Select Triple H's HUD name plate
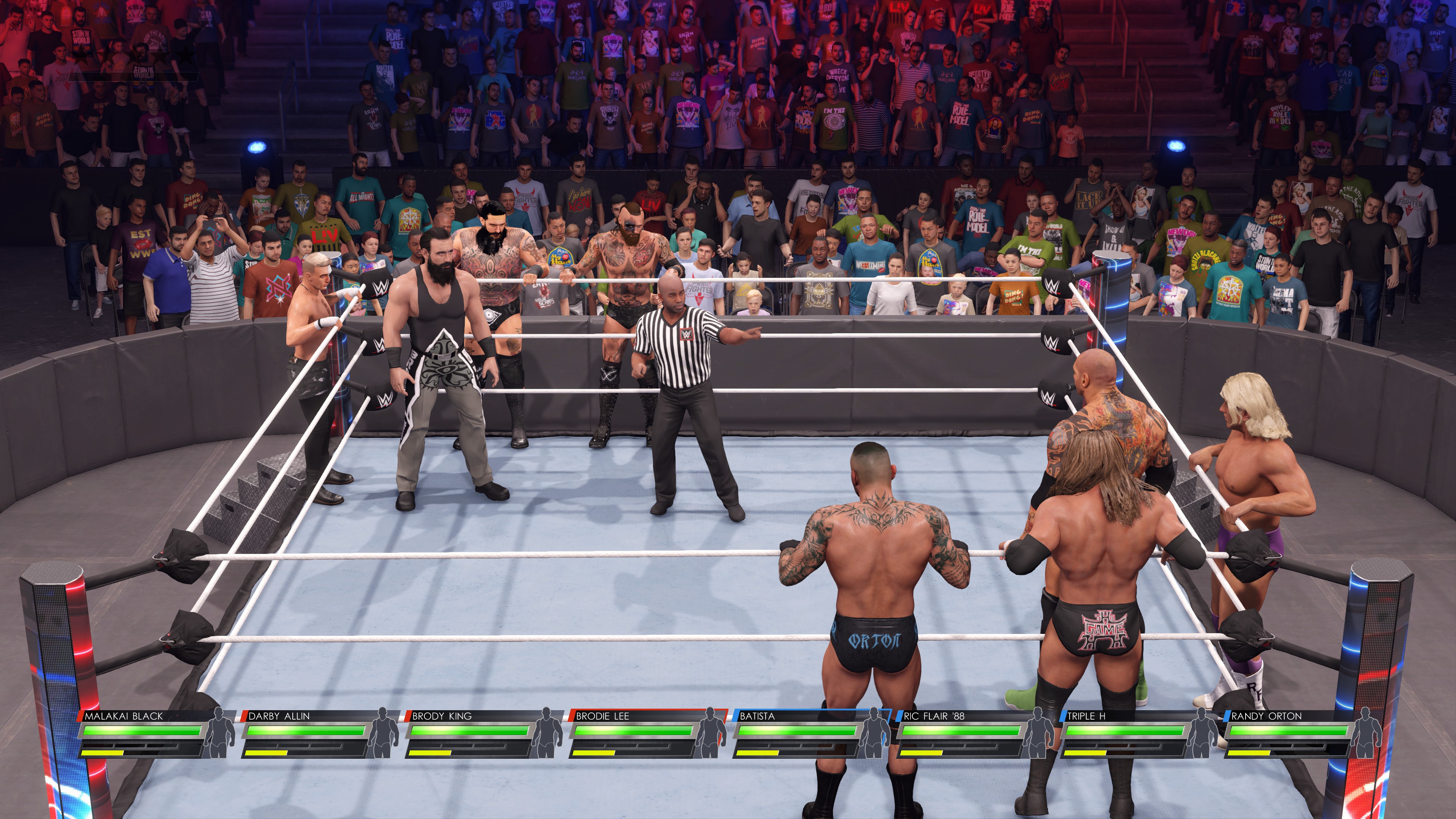 pos(1086,716)
